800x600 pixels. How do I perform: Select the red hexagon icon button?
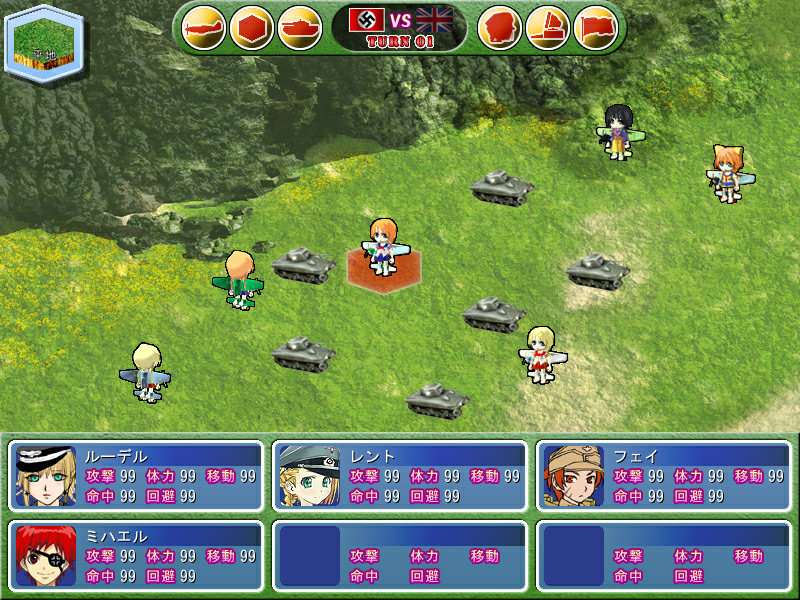252,27
